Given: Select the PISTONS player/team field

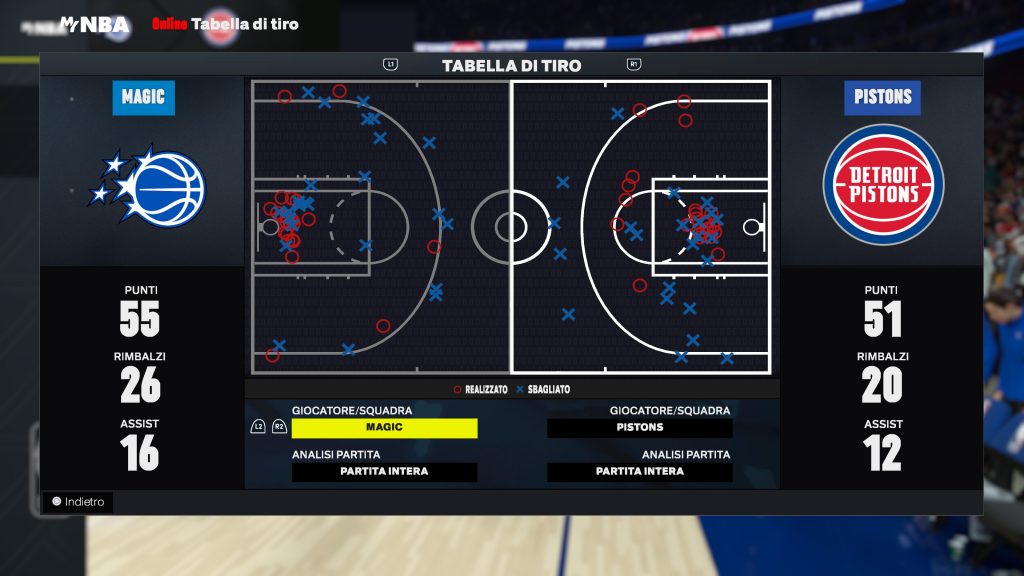Looking at the screenshot, I should (640, 428).
